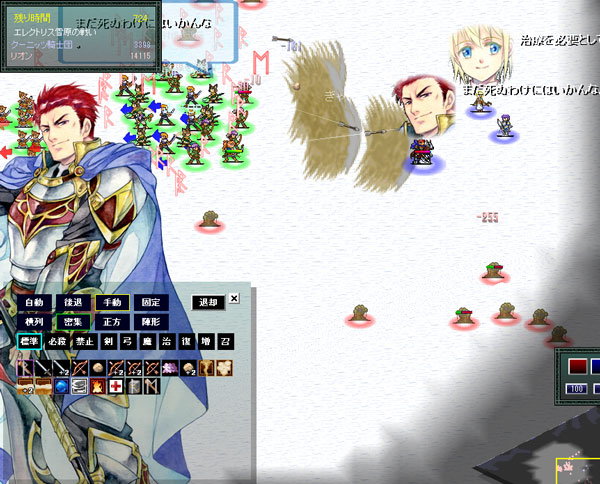Image resolution: width=600 pixels, height=484 pixels.
Task: Open the 陣形 (formation) option
Action: pyautogui.click(x=150, y=322)
